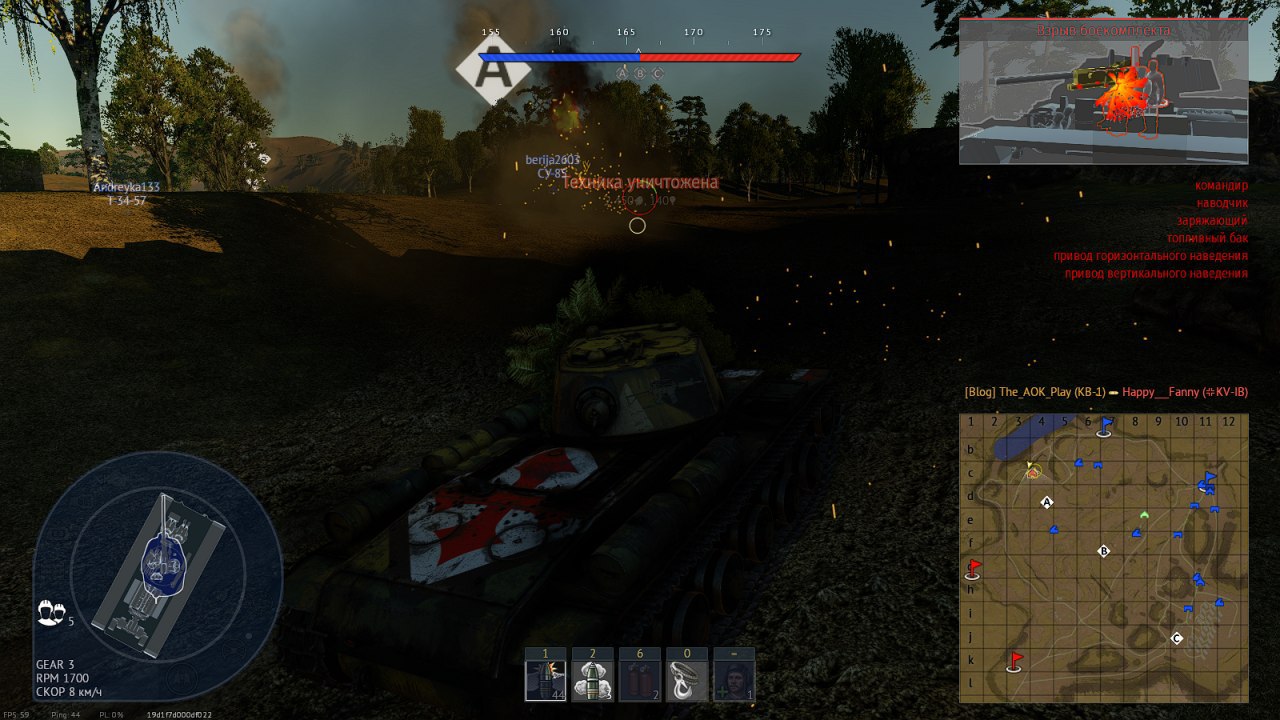Select the crew replenishment portrait slot
Viewport: 1280px width, 720px height.
click(734, 681)
